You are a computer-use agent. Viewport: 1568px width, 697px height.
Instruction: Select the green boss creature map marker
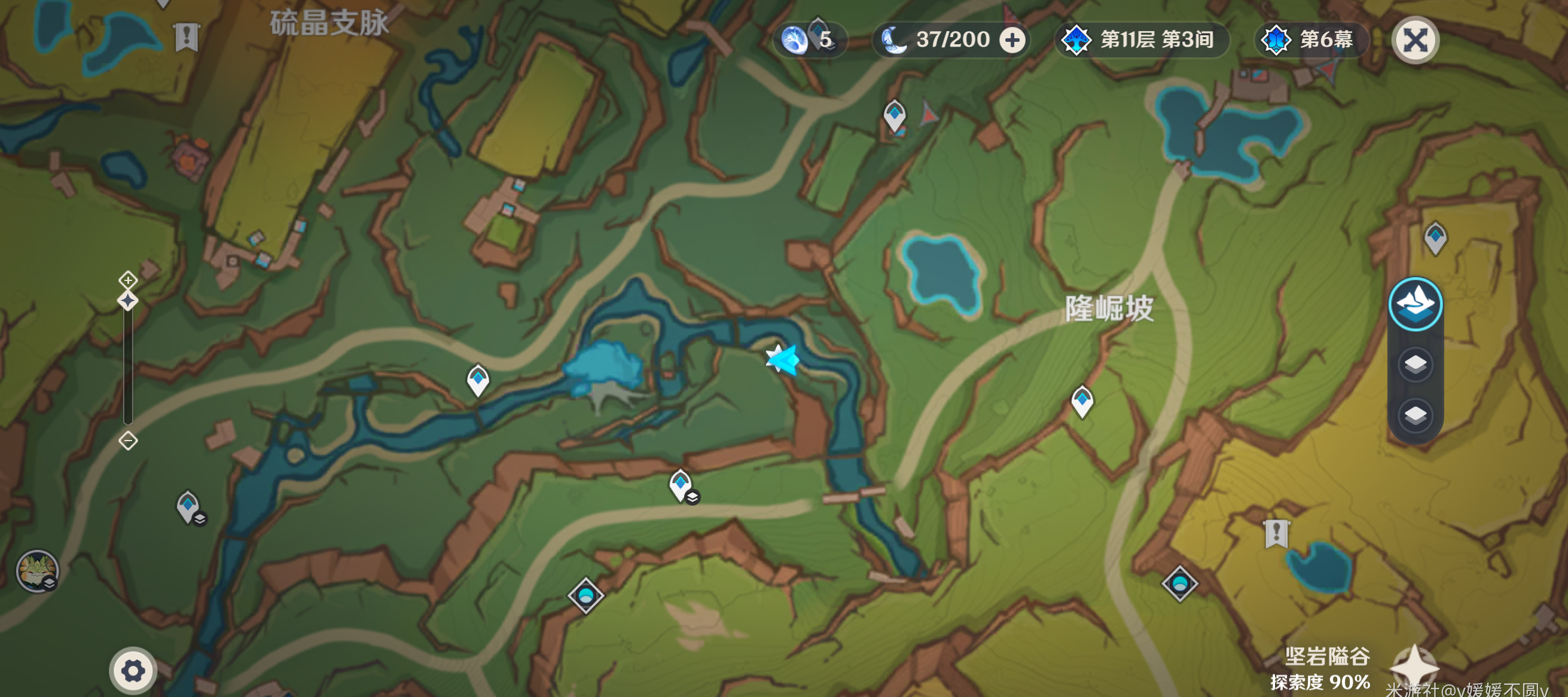click(x=37, y=570)
